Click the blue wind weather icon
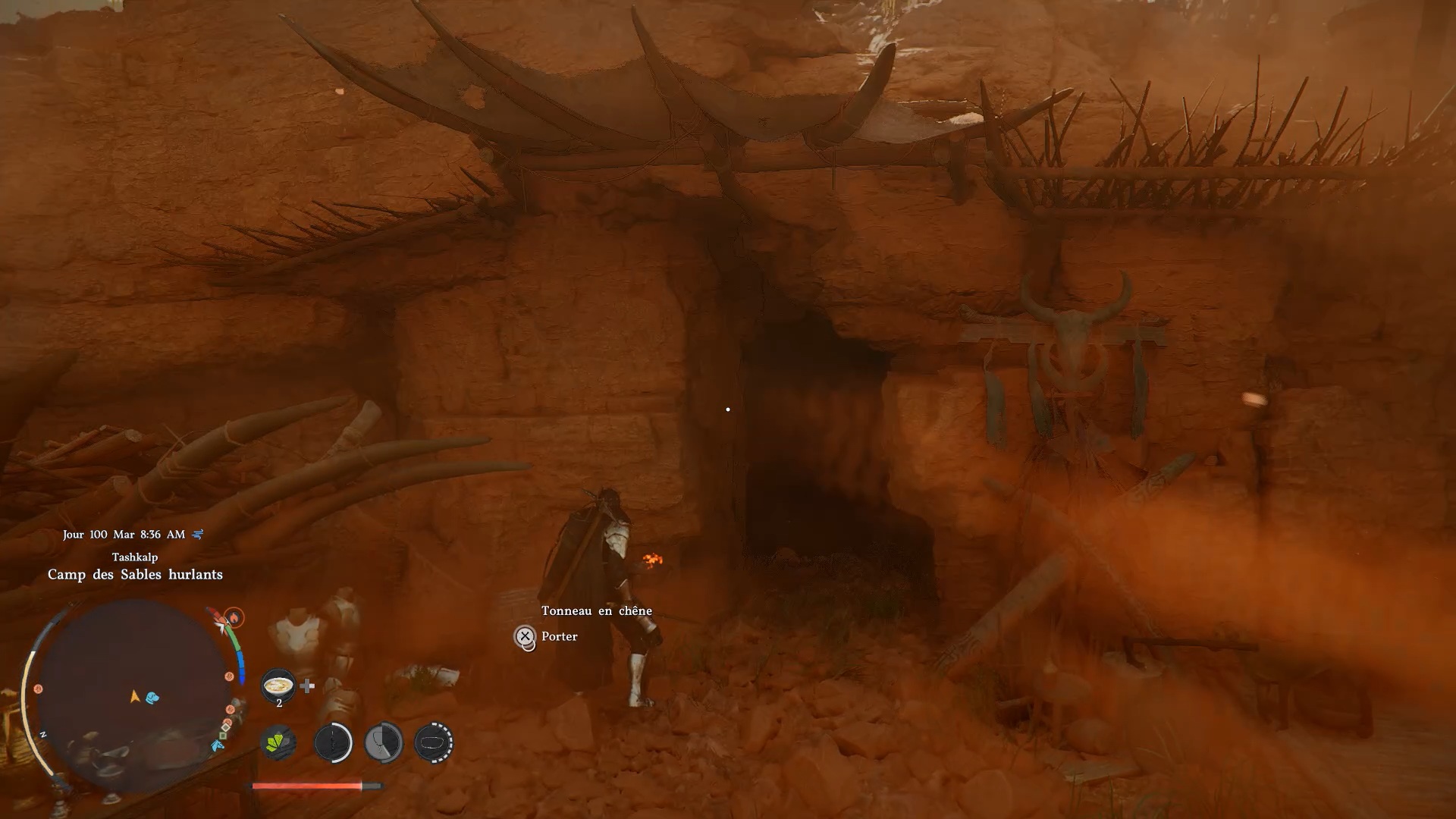This screenshot has width=1456, height=819. click(x=198, y=535)
